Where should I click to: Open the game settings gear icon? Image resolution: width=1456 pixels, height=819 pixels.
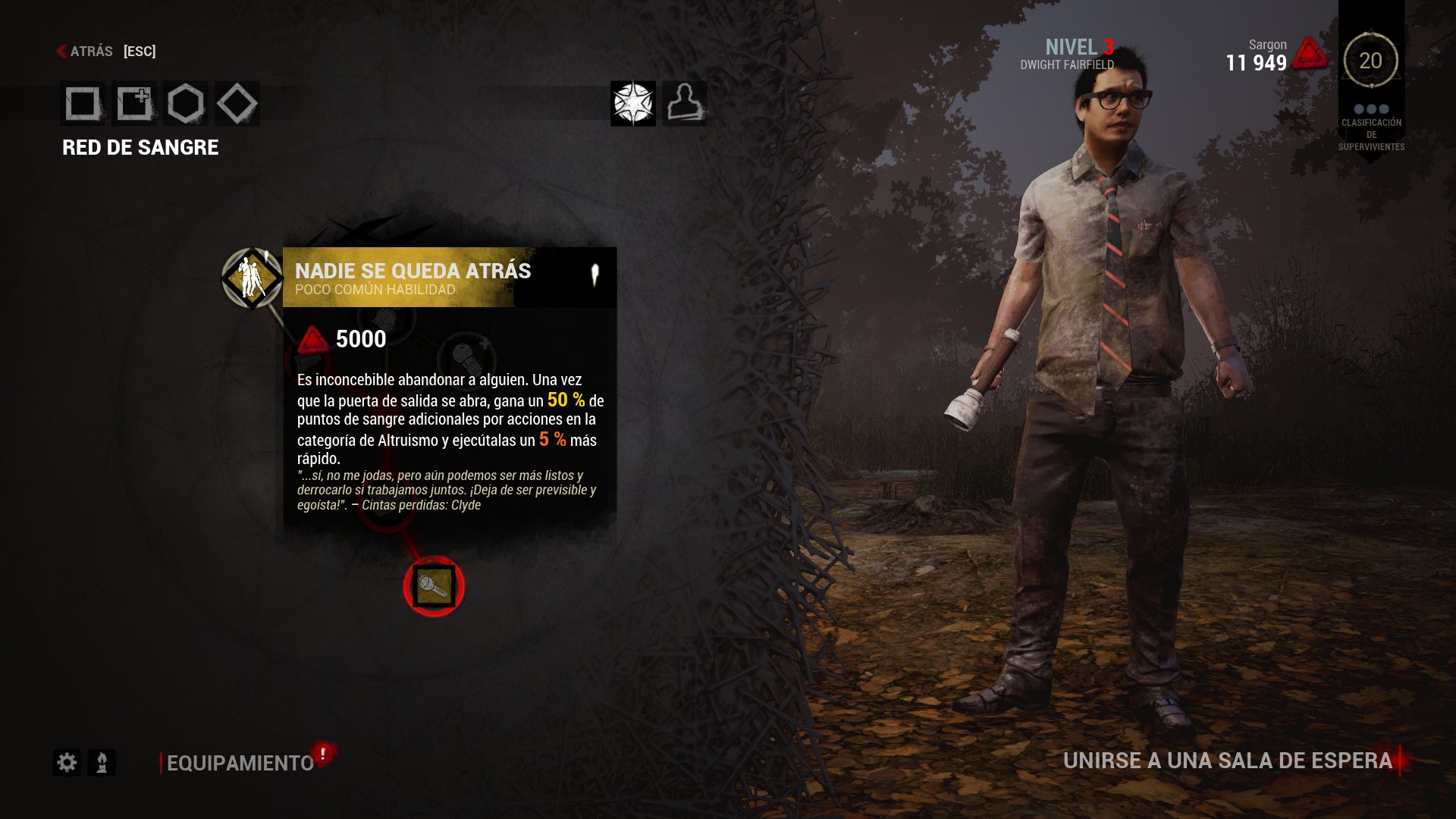[x=67, y=761]
